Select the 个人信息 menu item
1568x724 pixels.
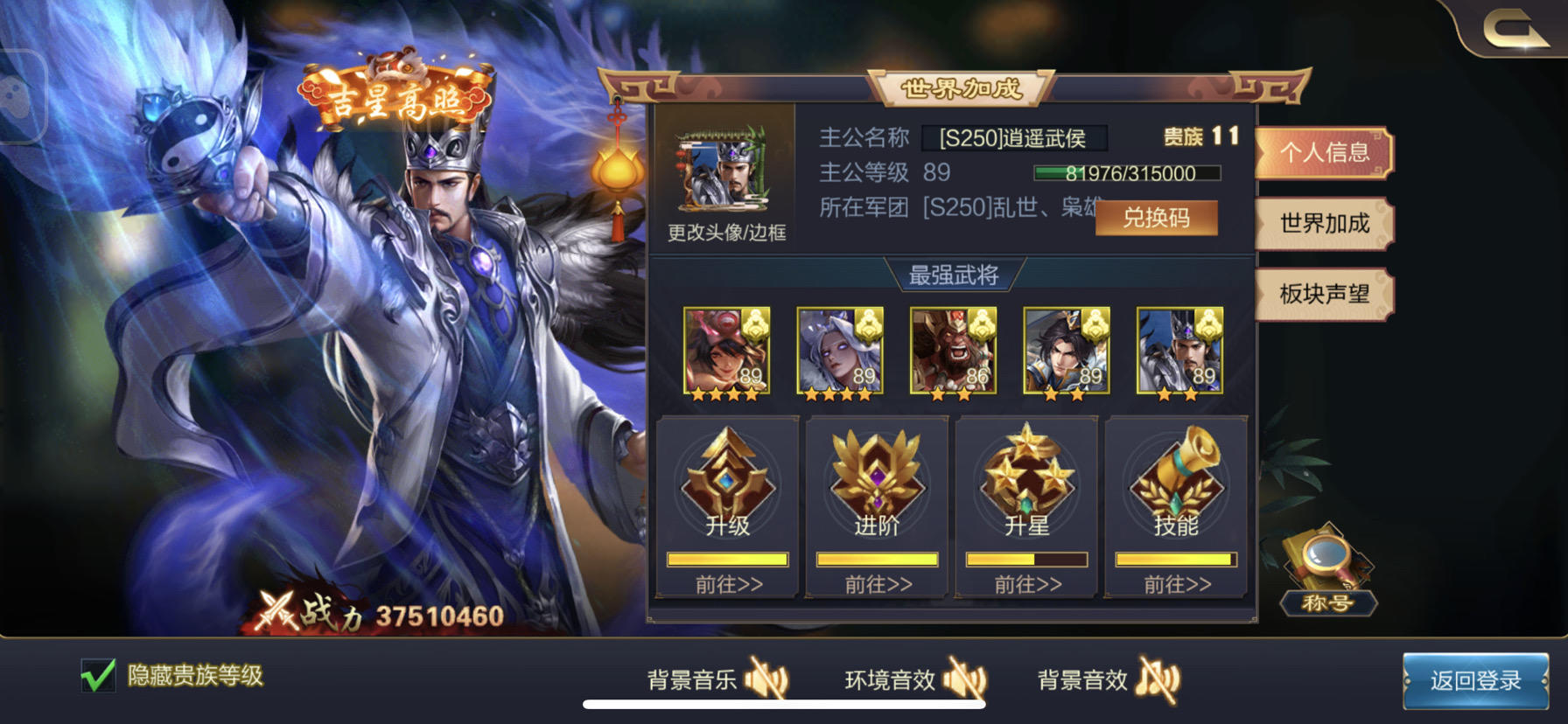[1324, 155]
